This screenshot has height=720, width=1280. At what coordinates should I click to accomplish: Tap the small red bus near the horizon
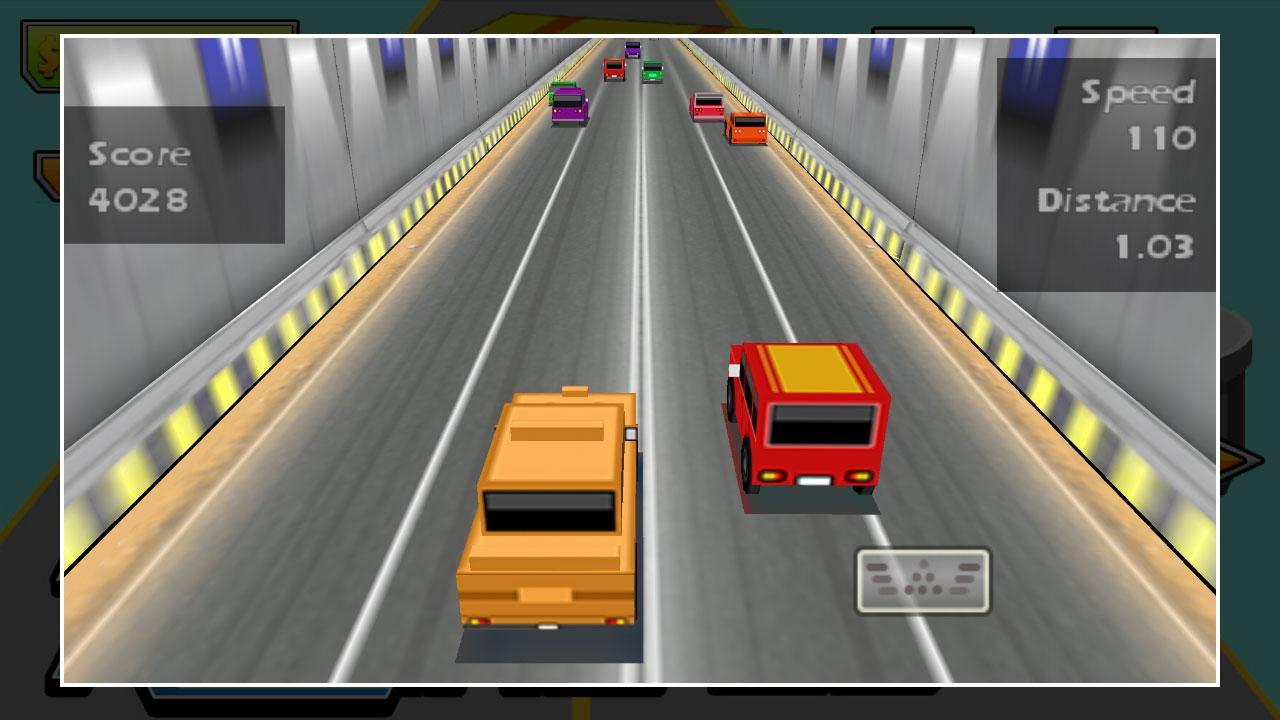pyautogui.click(x=614, y=68)
